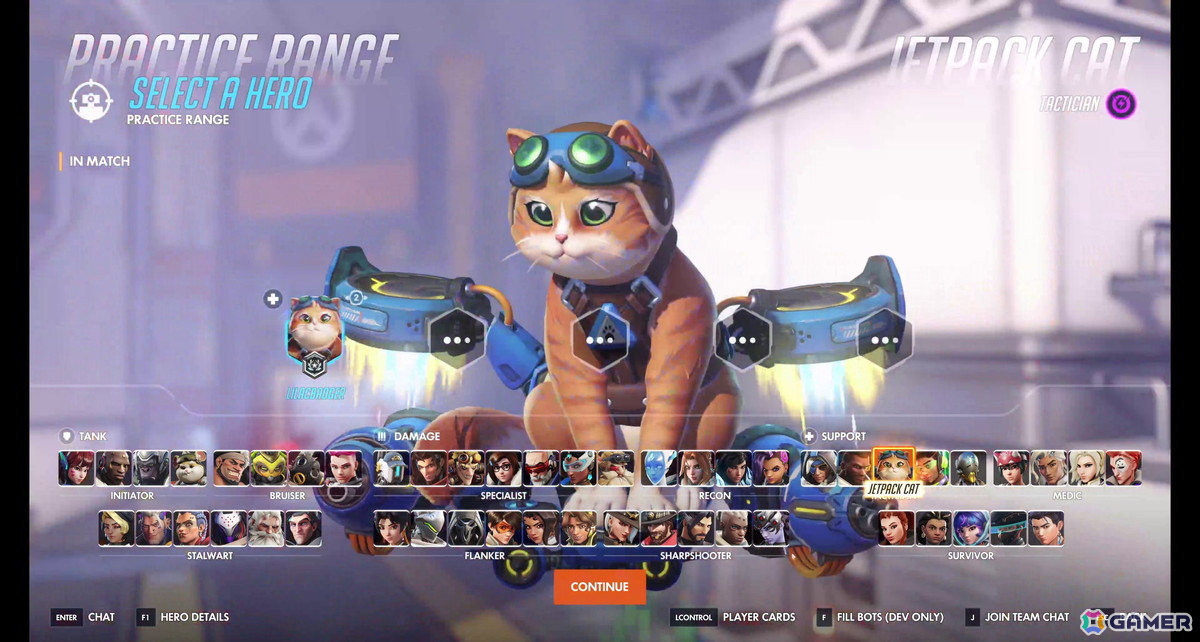Choose D.Va from the Tank initiators

76,468
